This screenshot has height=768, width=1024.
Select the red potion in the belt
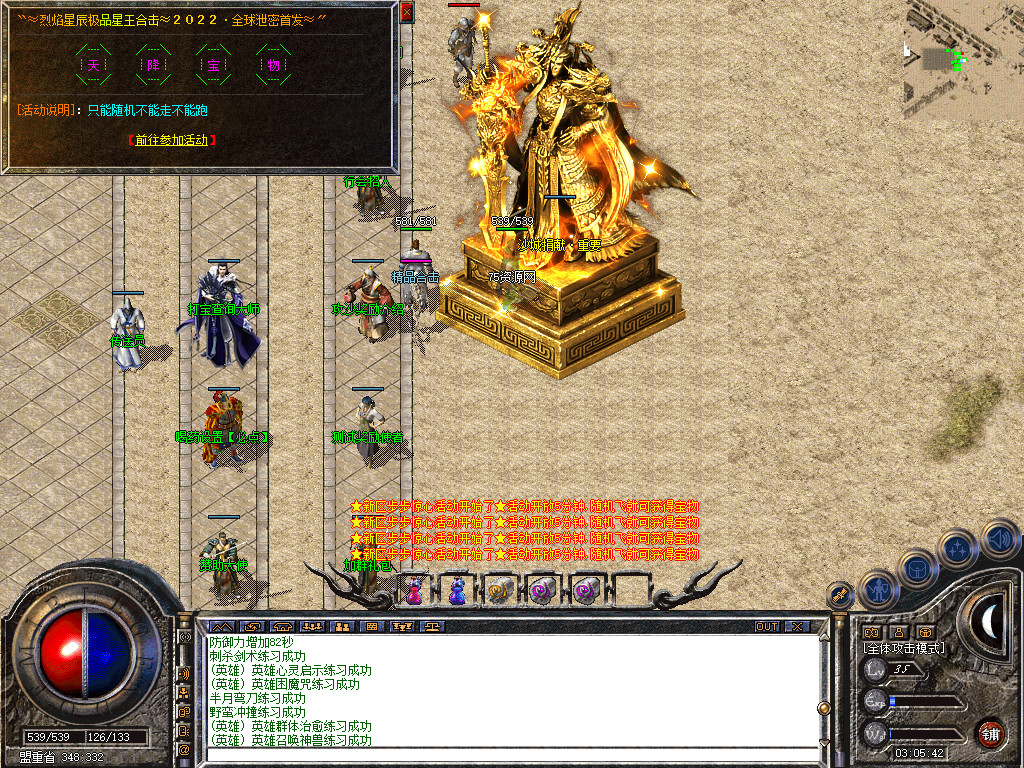point(414,591)
